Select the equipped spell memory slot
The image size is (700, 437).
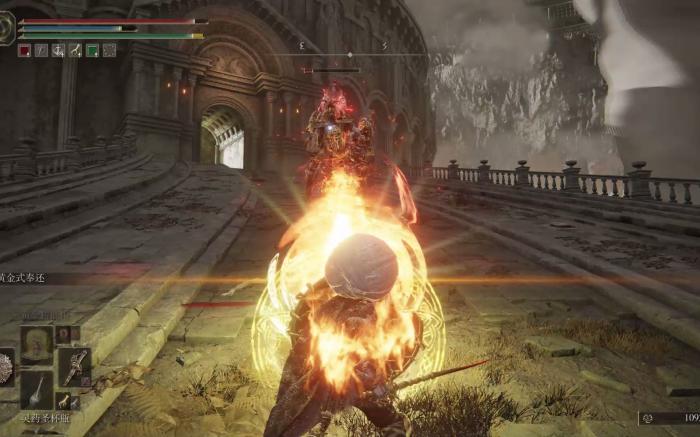click(x=37, y=344)
